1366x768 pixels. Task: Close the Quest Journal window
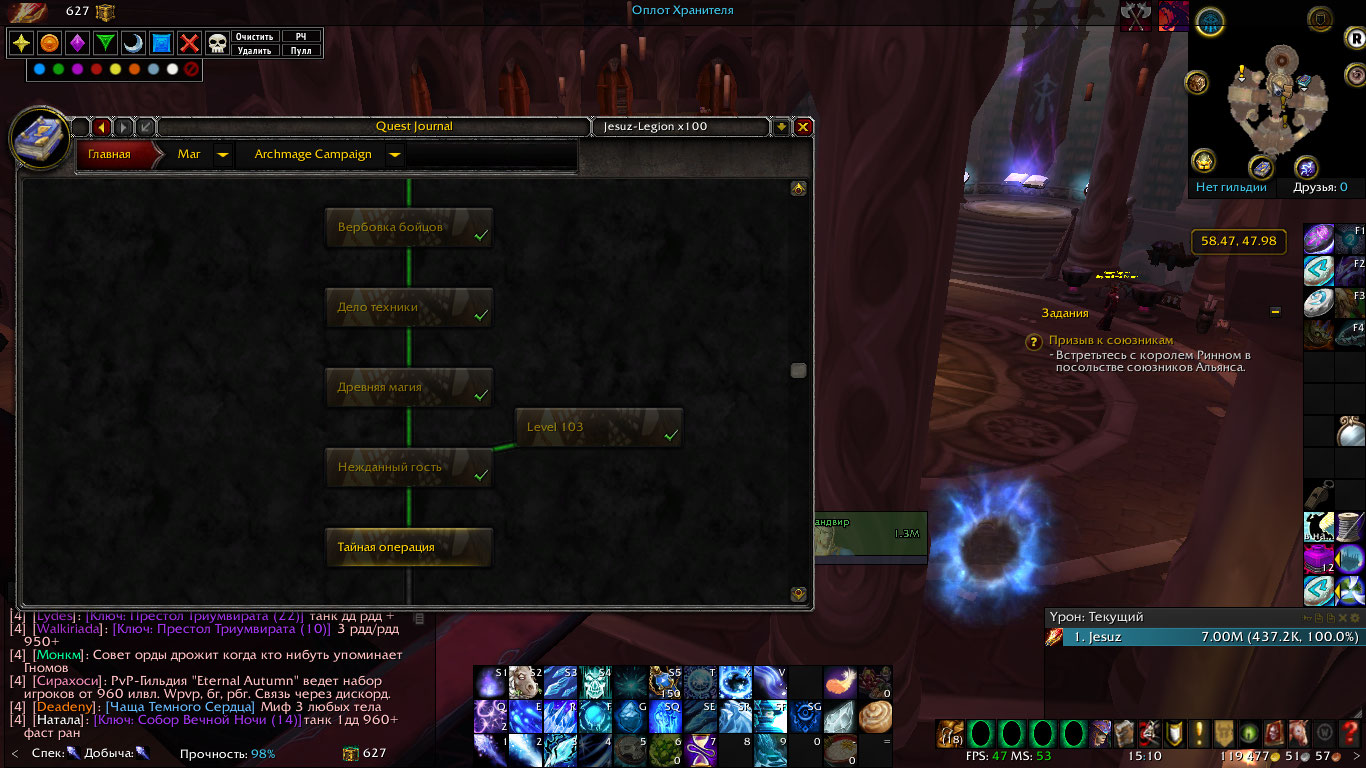802,127
